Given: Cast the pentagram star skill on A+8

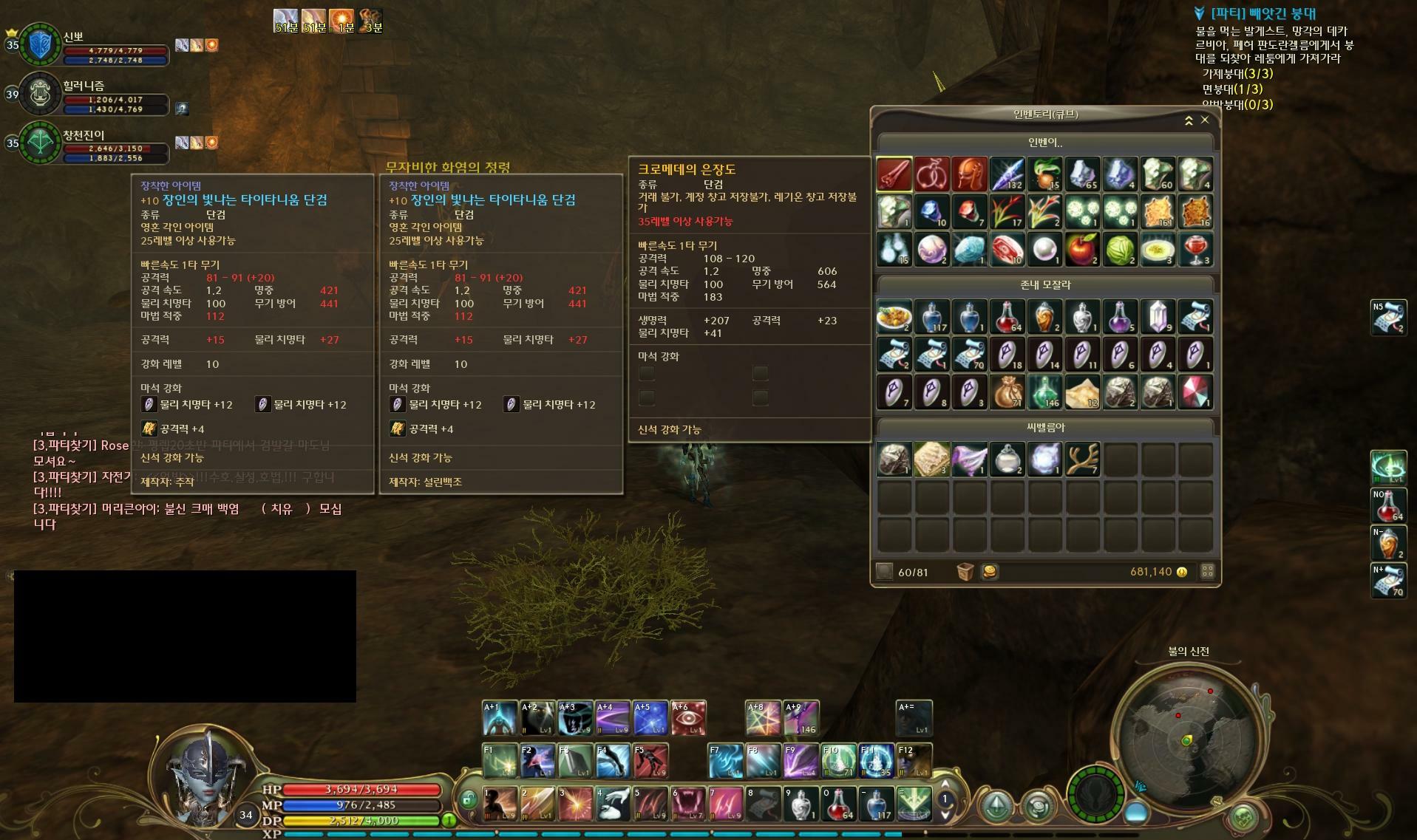Looking at the screenshot, I should pyautogui.click(x=763, y=718).
